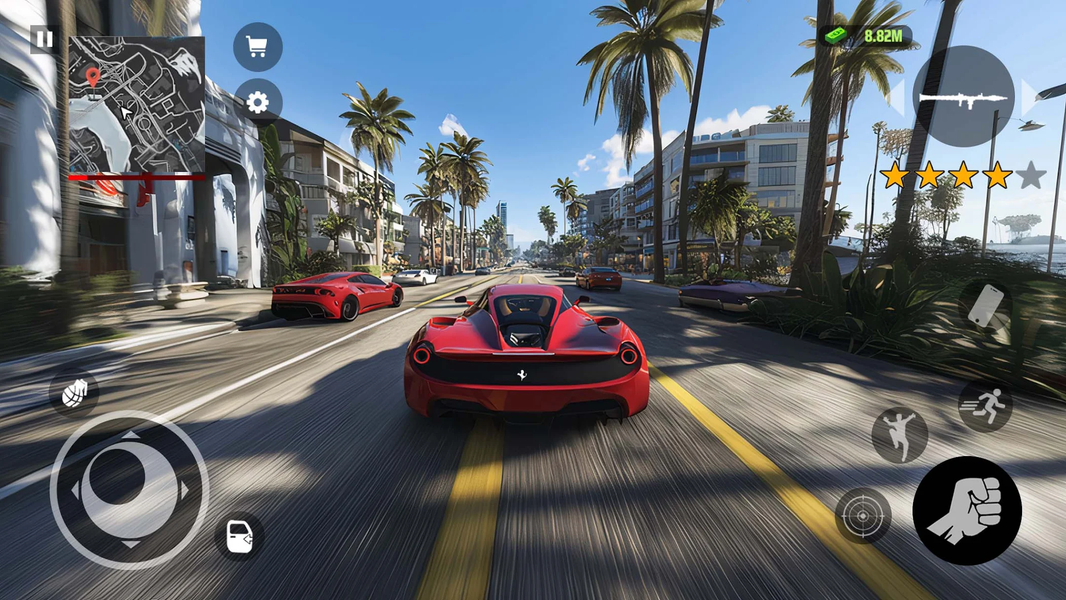Tap the jumping figure action button
Screen dimensions: 1066x600
[899, 435]
